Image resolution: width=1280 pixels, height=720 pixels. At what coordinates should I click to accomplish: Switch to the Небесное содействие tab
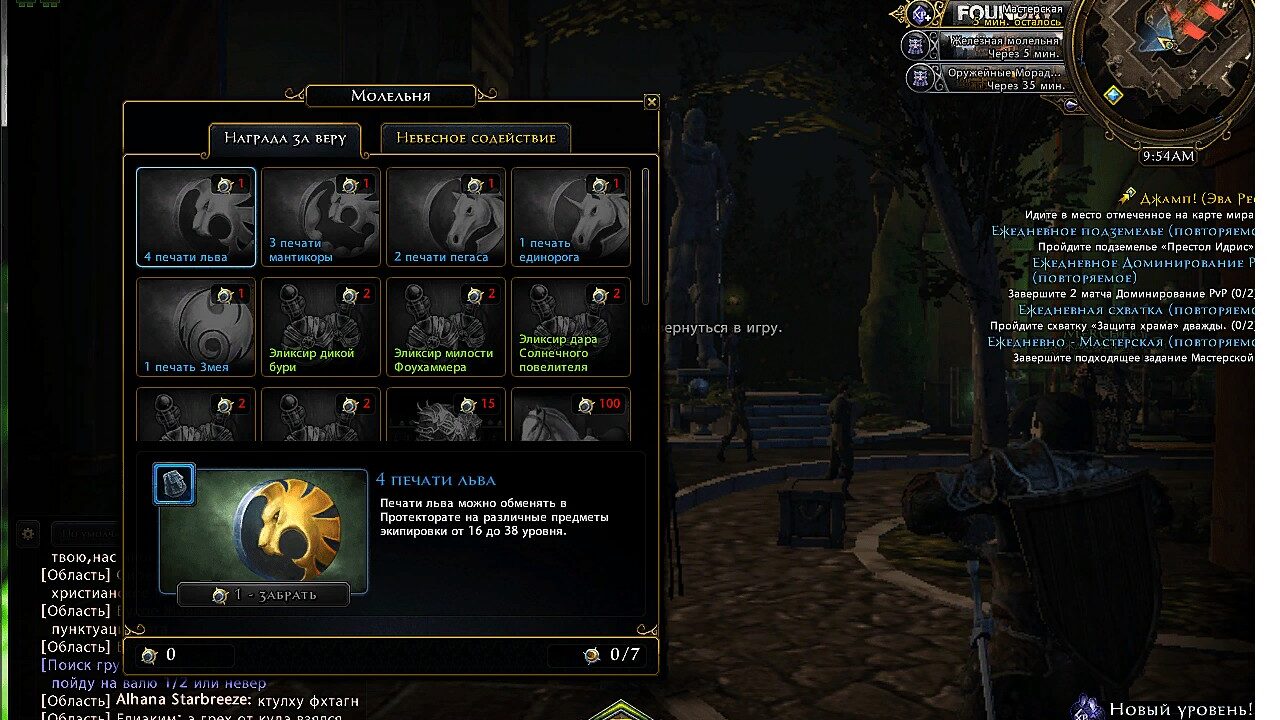[476, 138]
